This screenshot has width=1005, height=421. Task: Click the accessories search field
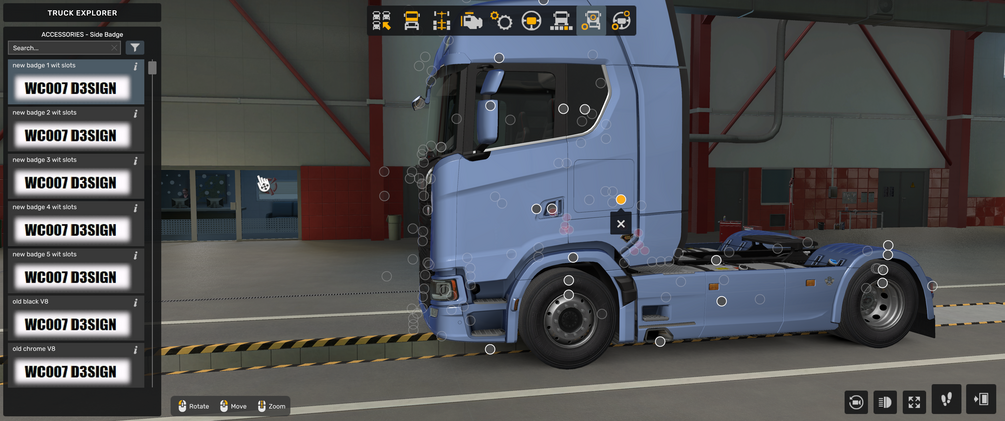point(64,48)
